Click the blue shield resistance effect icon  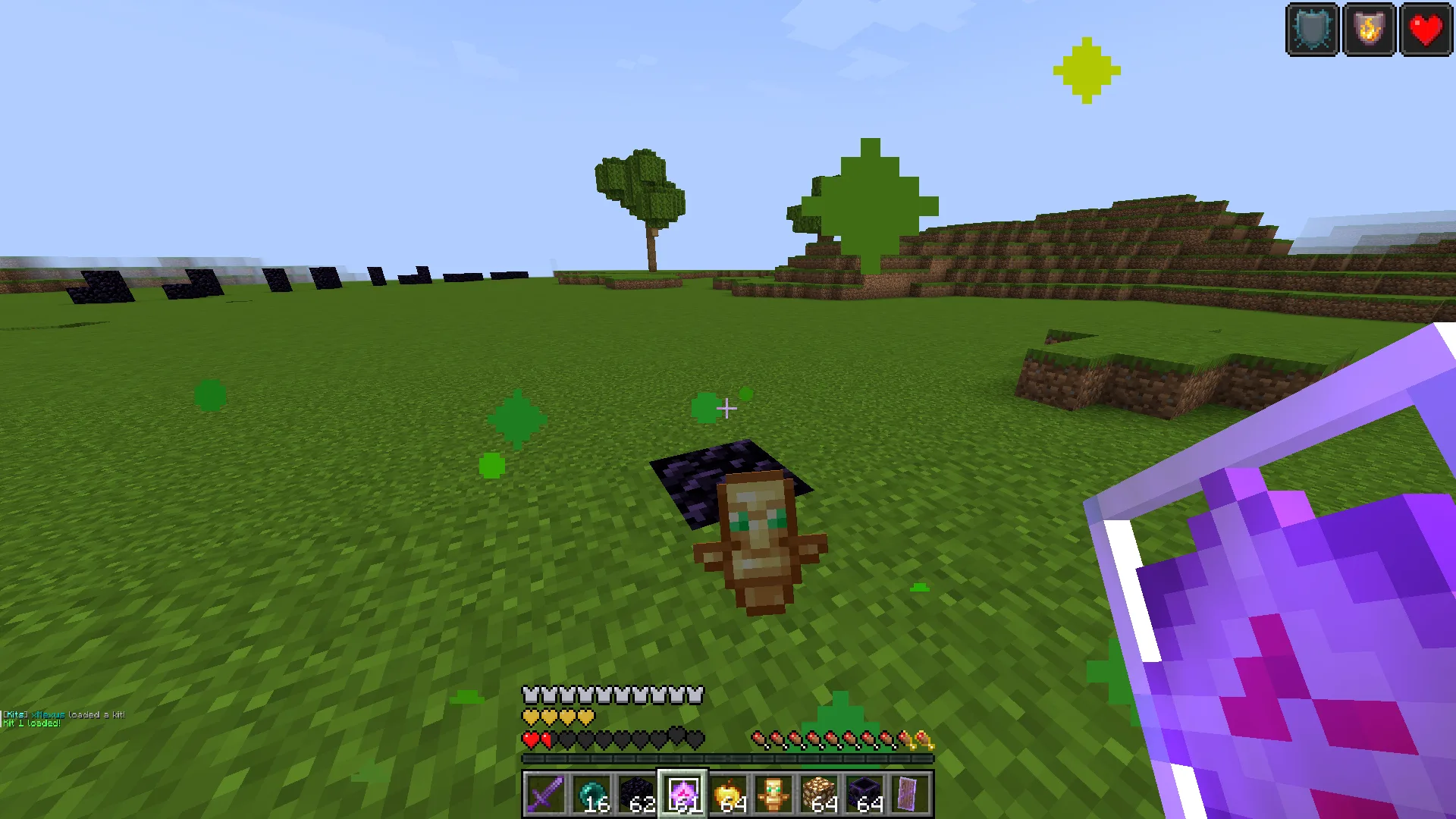point(1313,30)
